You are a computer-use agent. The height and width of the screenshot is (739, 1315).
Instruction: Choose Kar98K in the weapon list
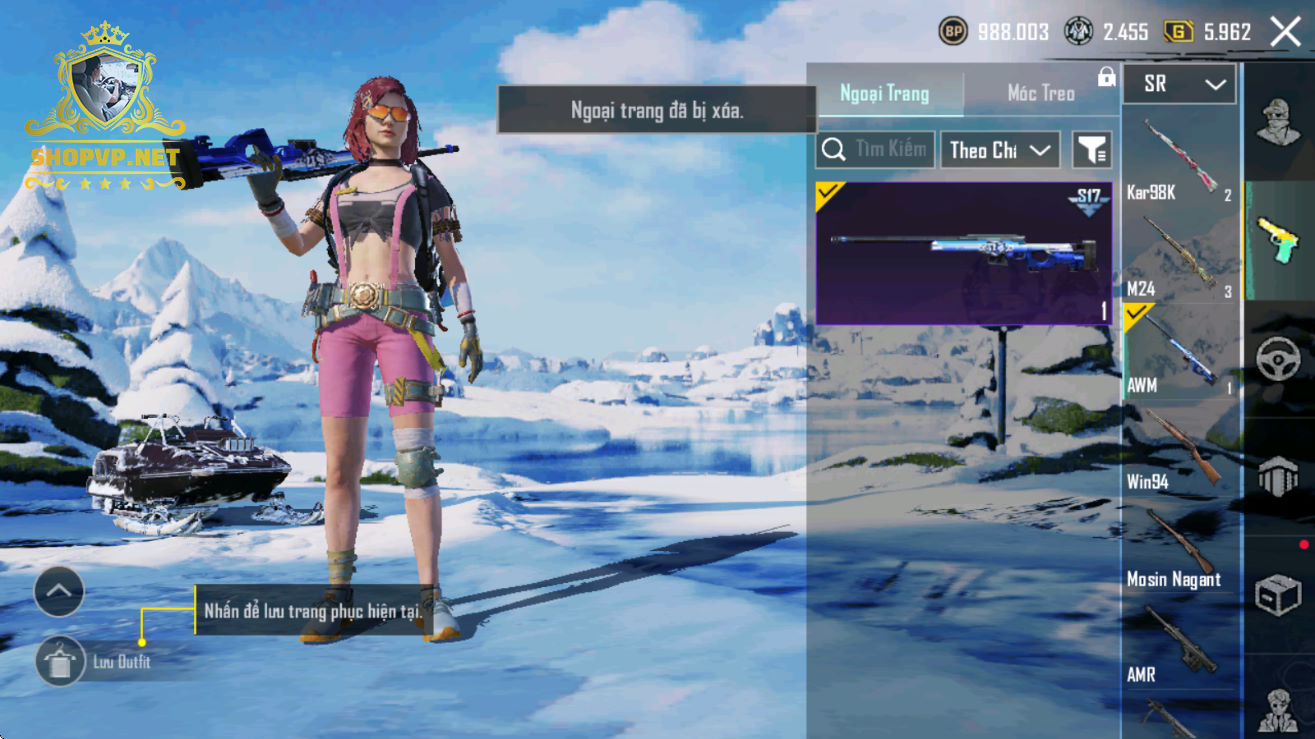1181,158
